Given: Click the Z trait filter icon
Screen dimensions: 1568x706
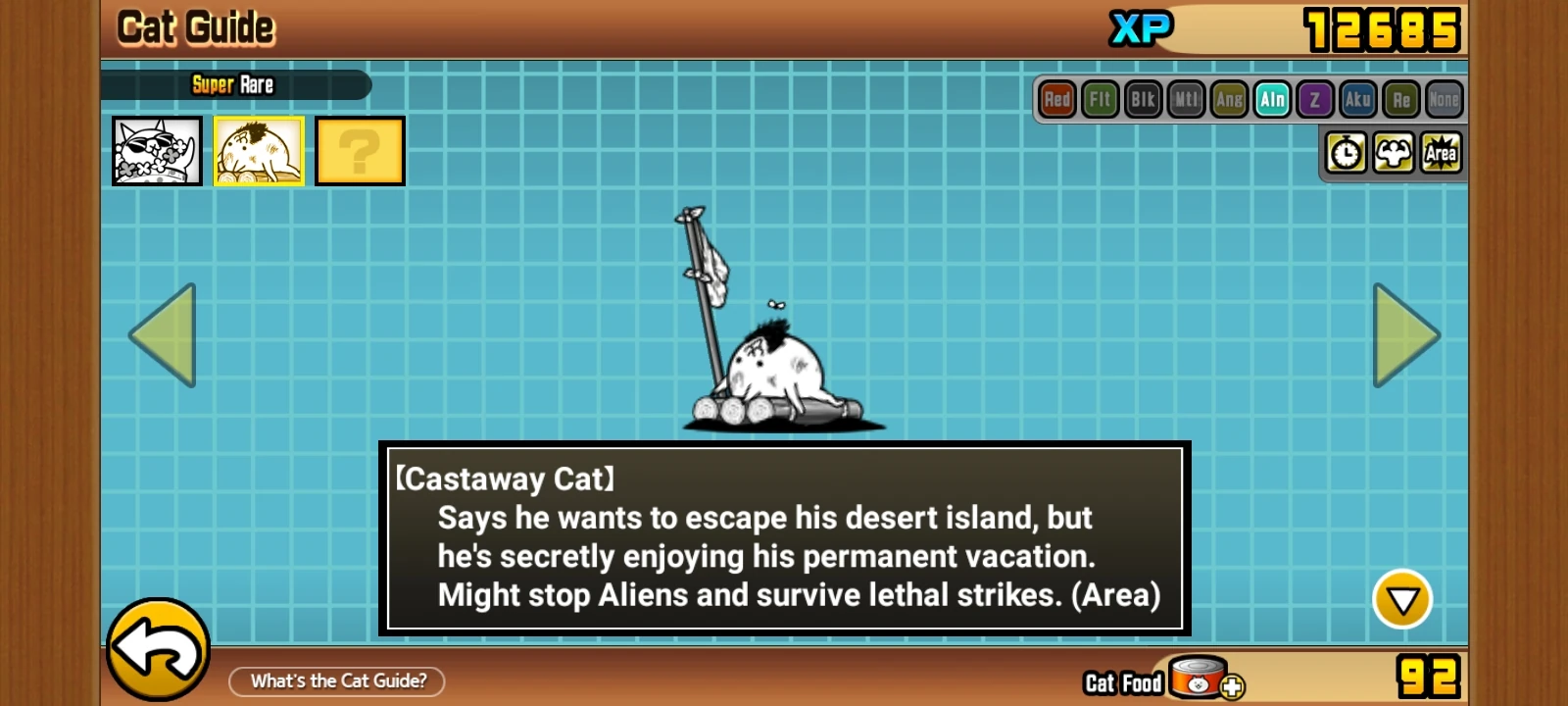Looking at the screenshot, I should (1315, 98).
